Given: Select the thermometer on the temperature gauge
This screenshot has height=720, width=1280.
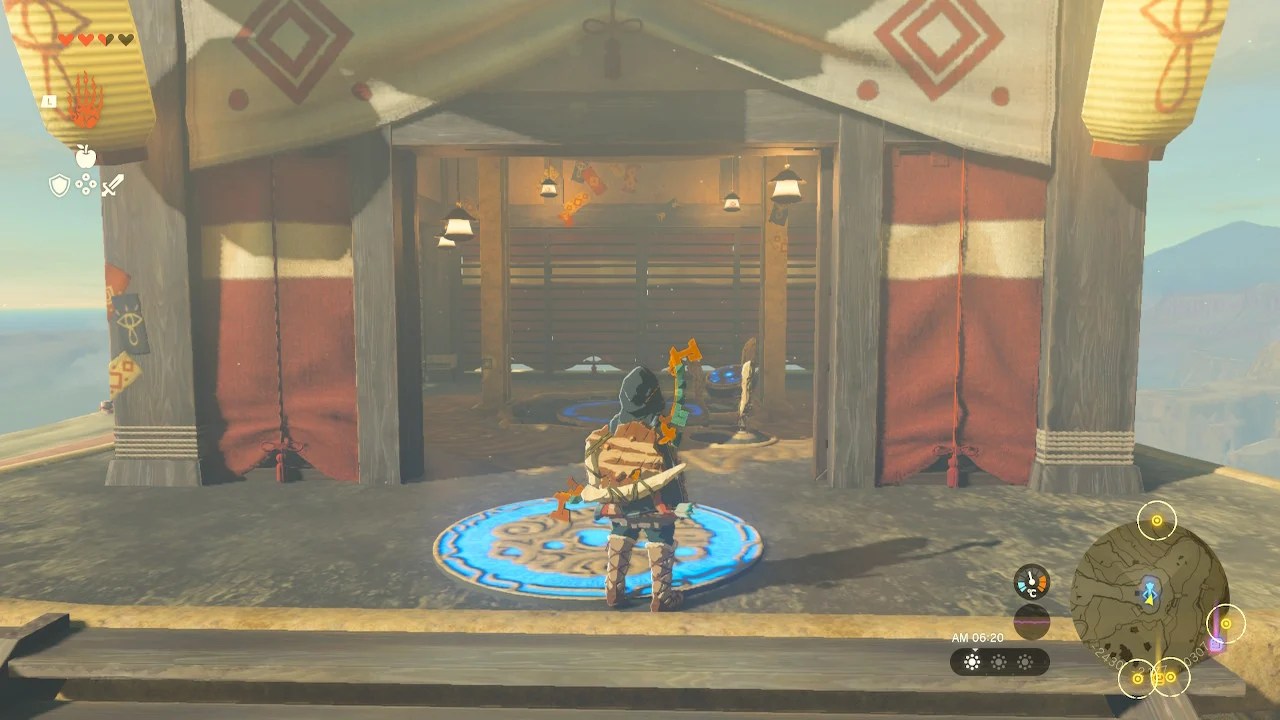Looking at the screenshot, I should [1030, 578].
